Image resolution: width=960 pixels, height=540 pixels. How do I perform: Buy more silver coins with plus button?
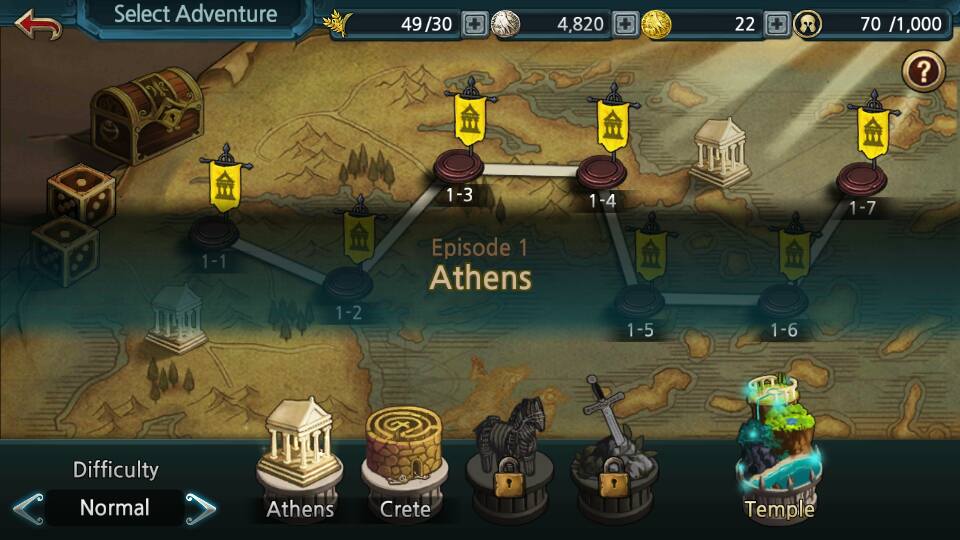point(624,23)
